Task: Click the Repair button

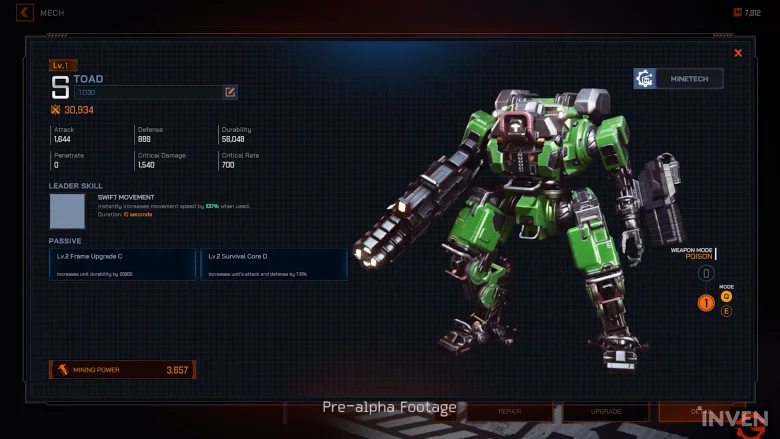Action: point(510,411)
